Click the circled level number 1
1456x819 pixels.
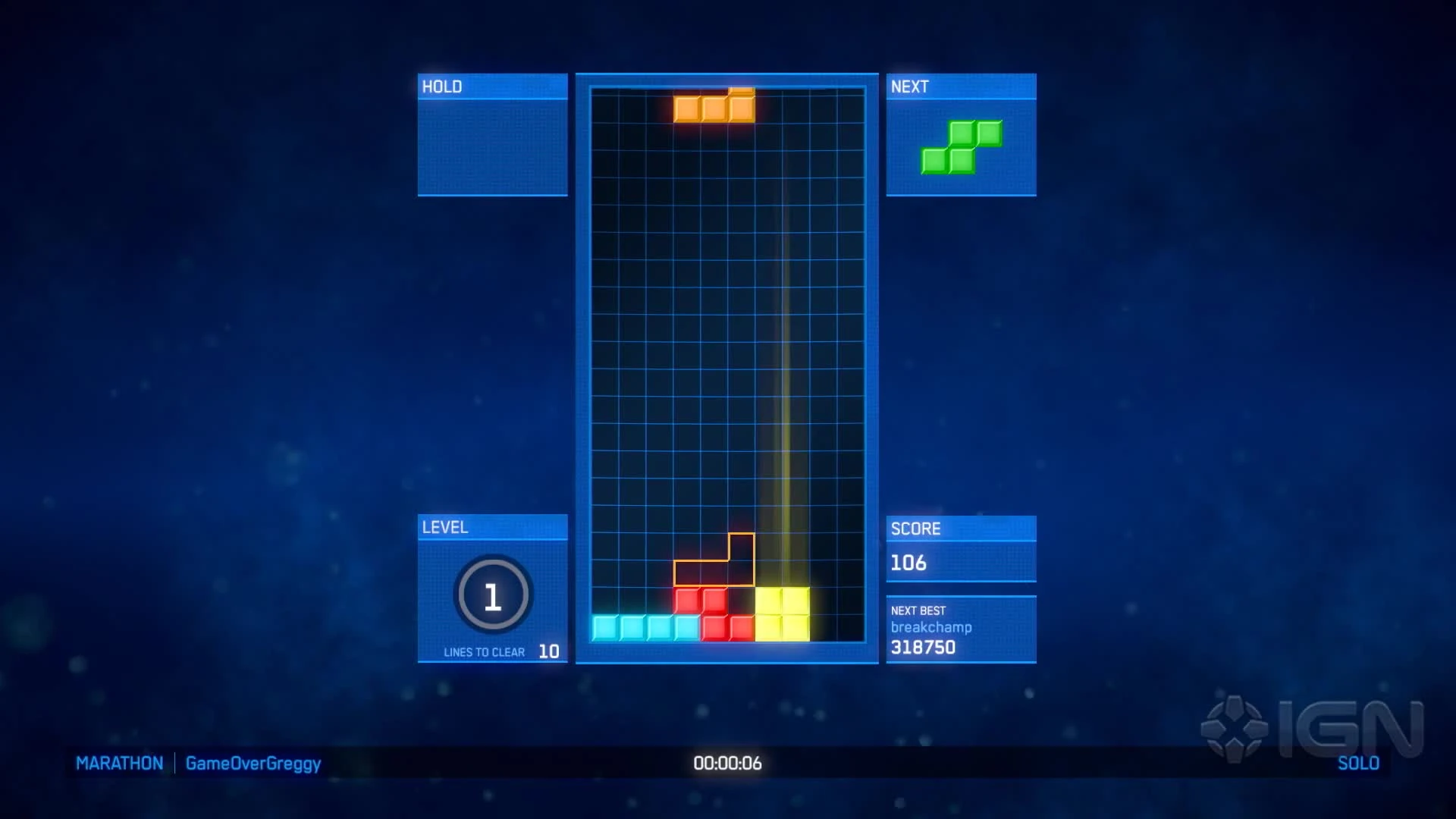(x=492, y=596)
